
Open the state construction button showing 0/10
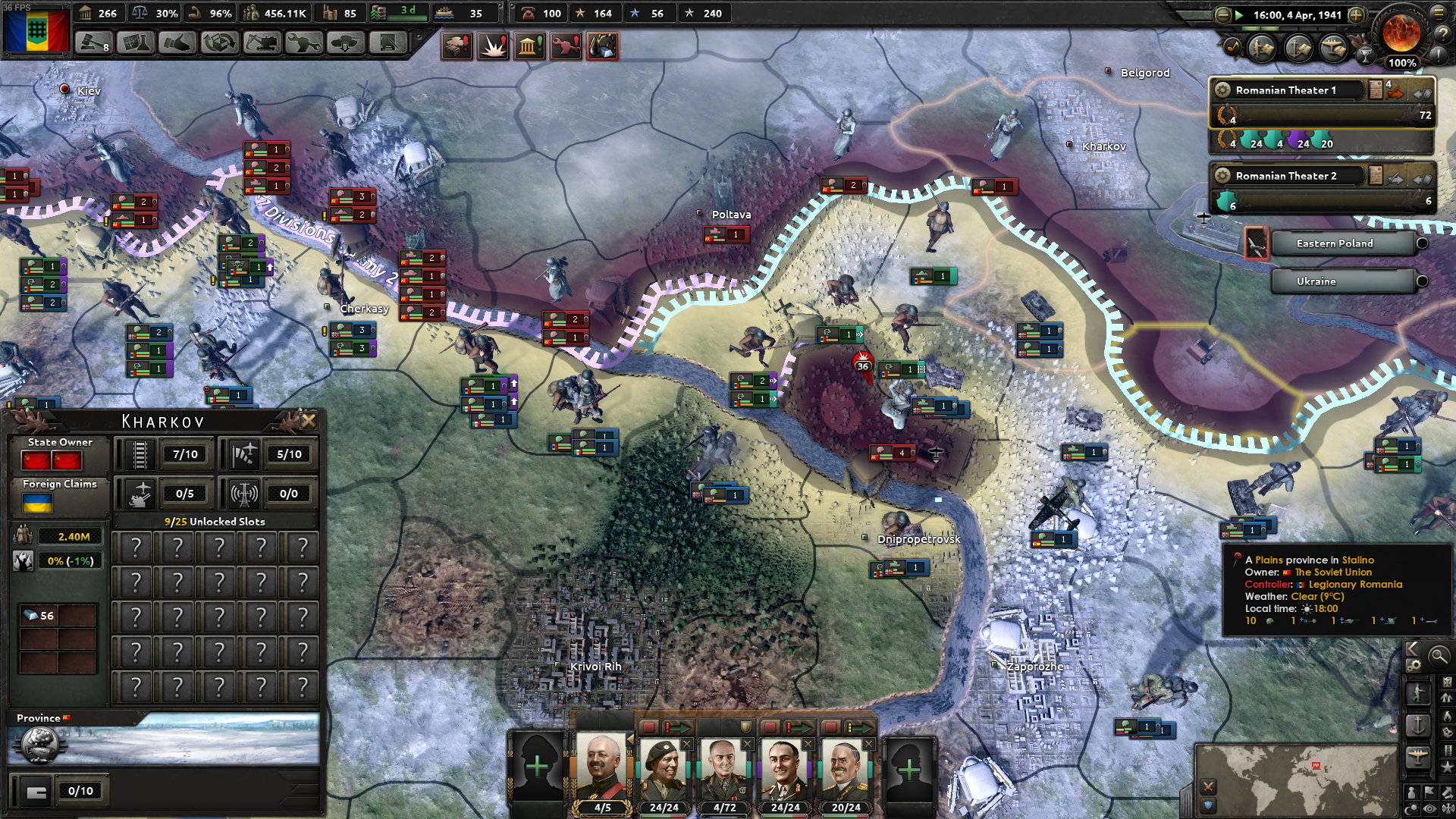point(62,791)
